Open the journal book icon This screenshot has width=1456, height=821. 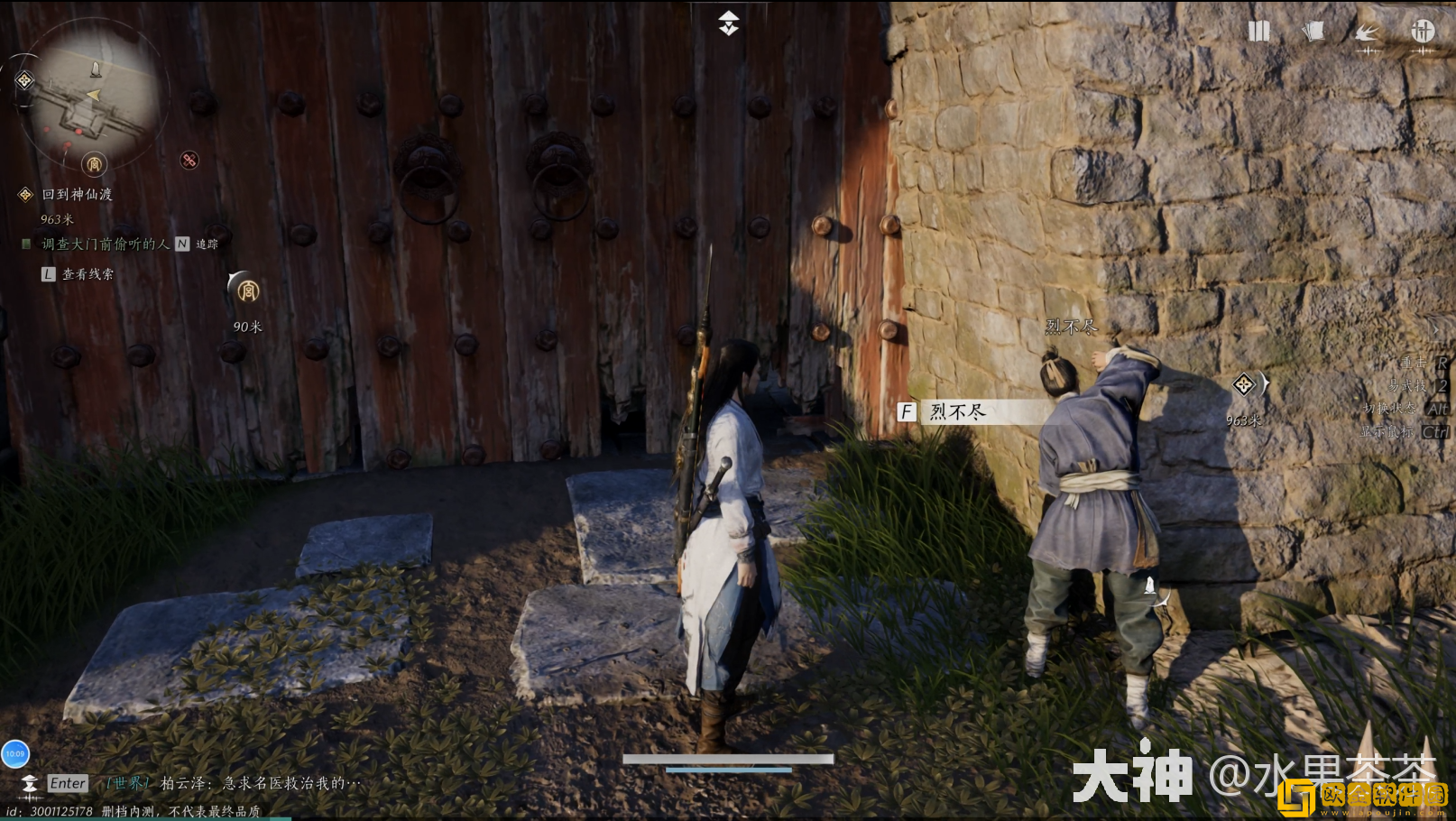point(1258,32)
